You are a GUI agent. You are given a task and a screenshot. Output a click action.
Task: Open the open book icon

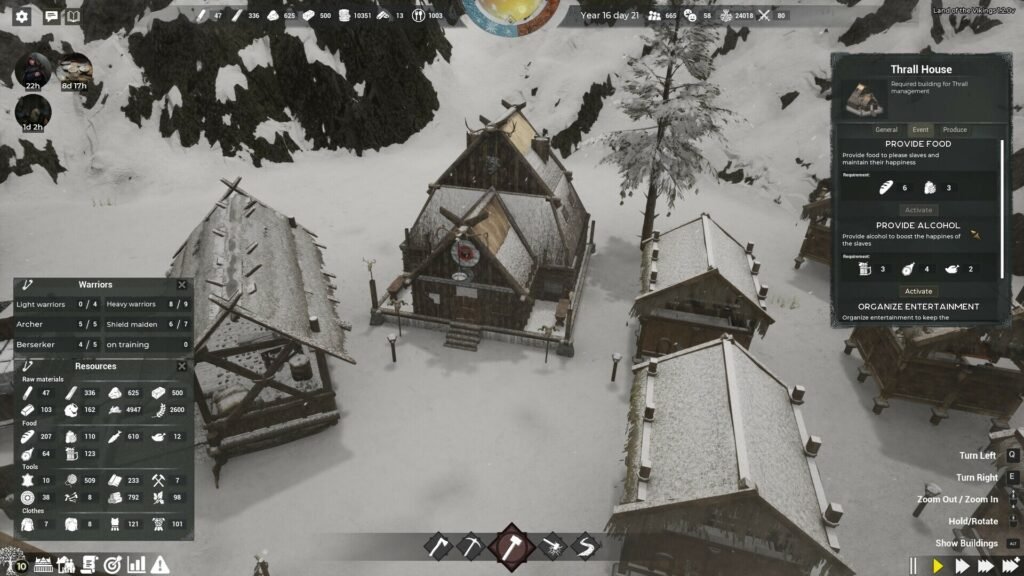tap(73, 17)
